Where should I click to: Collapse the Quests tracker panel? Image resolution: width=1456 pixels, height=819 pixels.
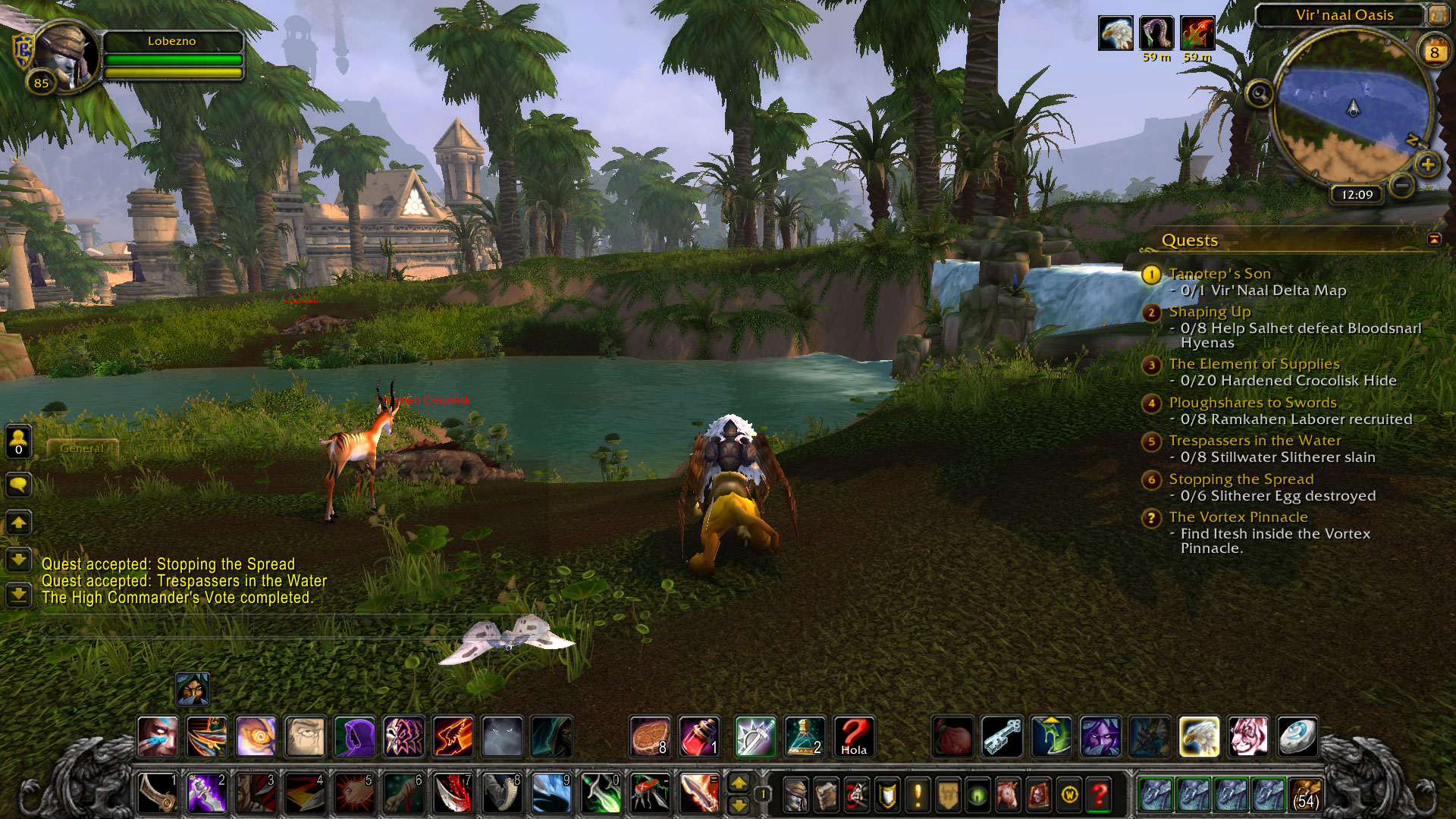pos(1434,240)
